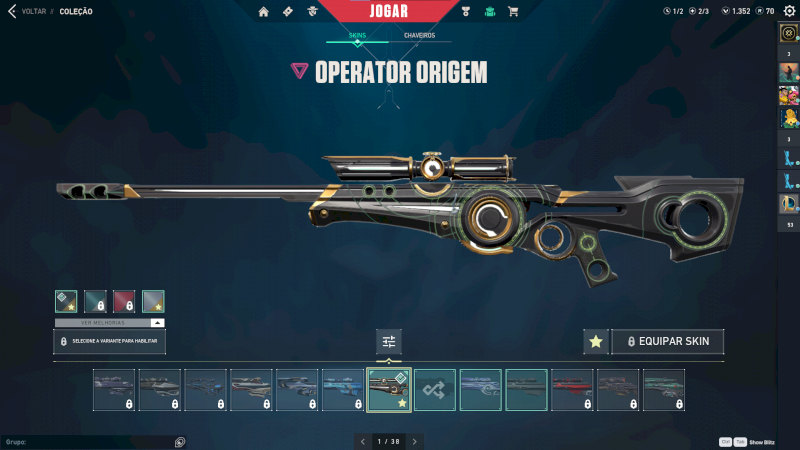Open the battle pass icon
This screenshot has height=450, width=800.
(288, 12)
